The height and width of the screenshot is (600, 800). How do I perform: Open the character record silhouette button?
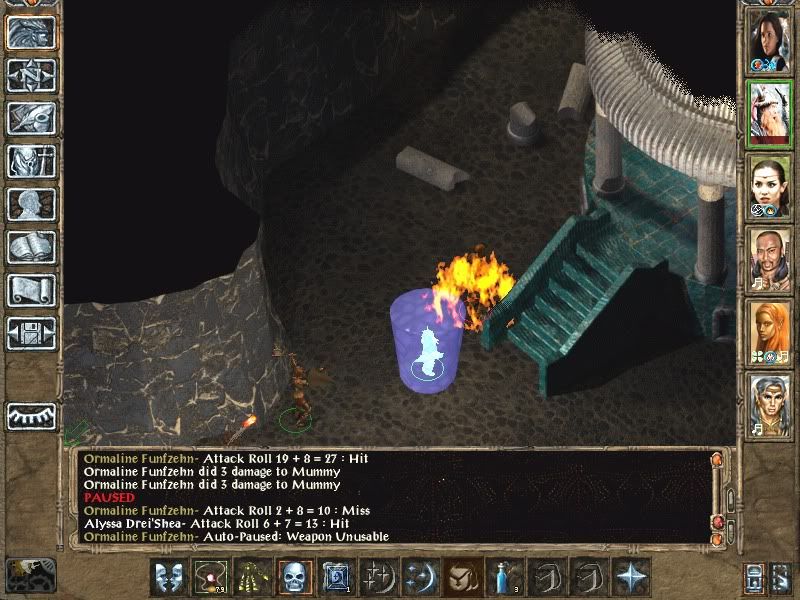(x=30, y=205)
